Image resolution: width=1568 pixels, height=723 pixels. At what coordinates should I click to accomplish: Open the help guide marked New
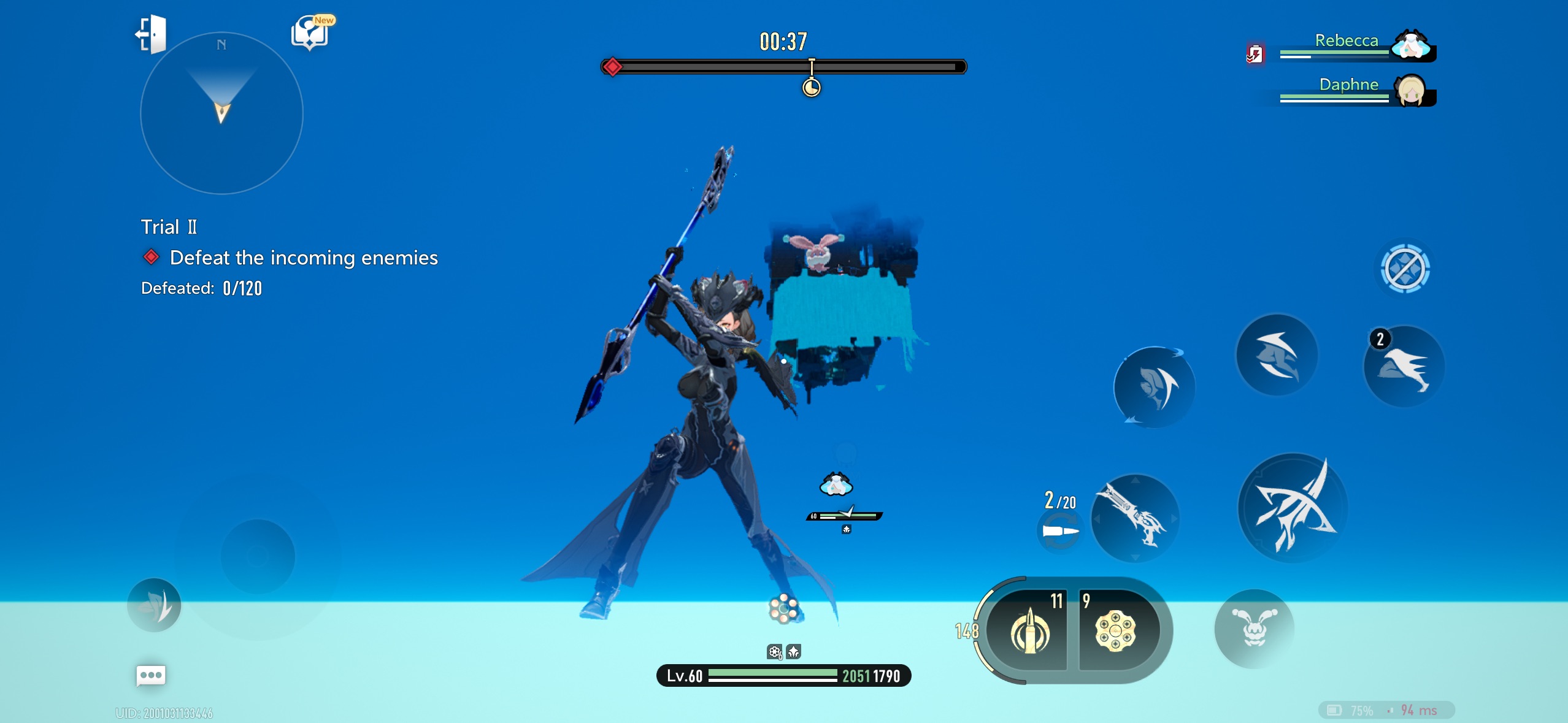tap(311, 33)
